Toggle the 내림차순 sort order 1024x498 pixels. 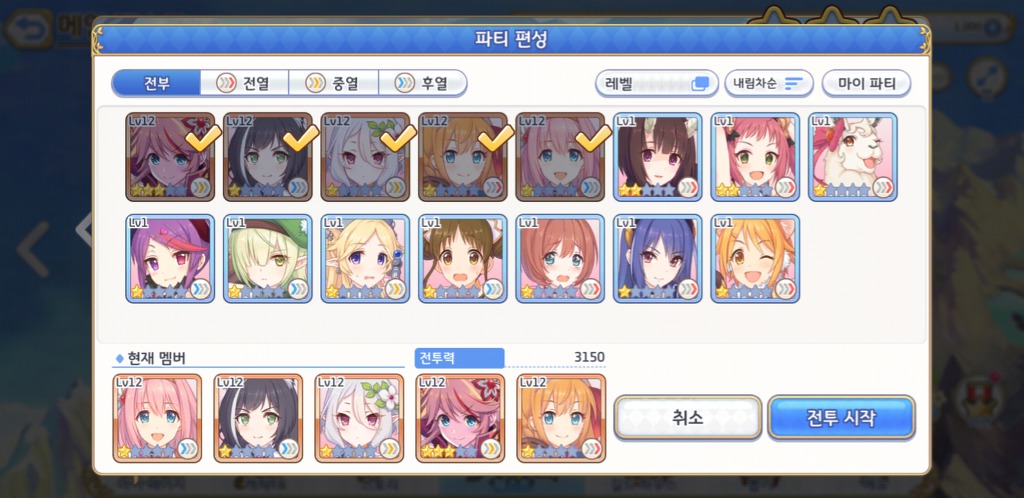tap(768, 83)
